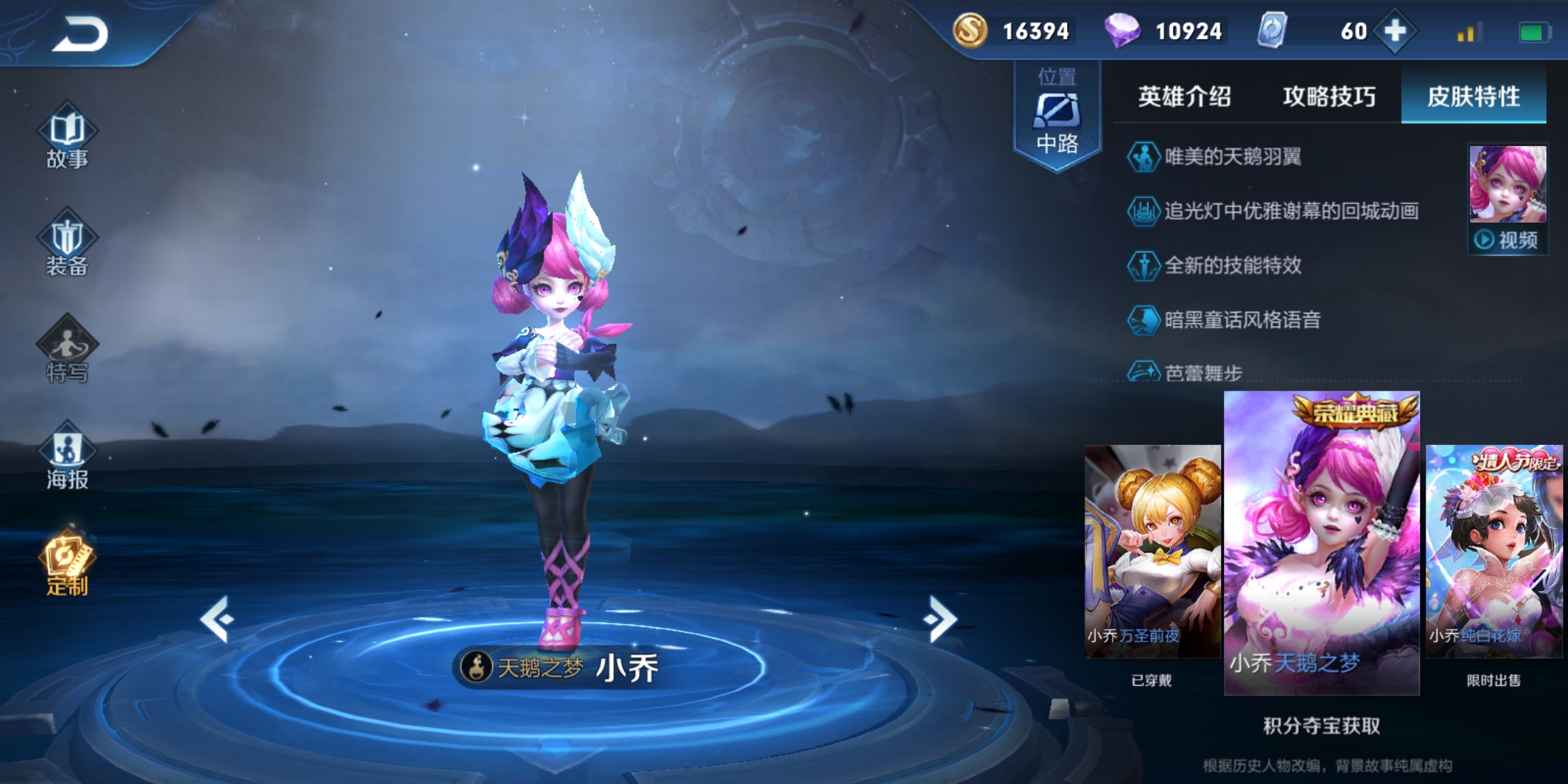The image size is (1568, 784).
Task: Tap the purple diamond currency icon
Action: click(1122, 30)
